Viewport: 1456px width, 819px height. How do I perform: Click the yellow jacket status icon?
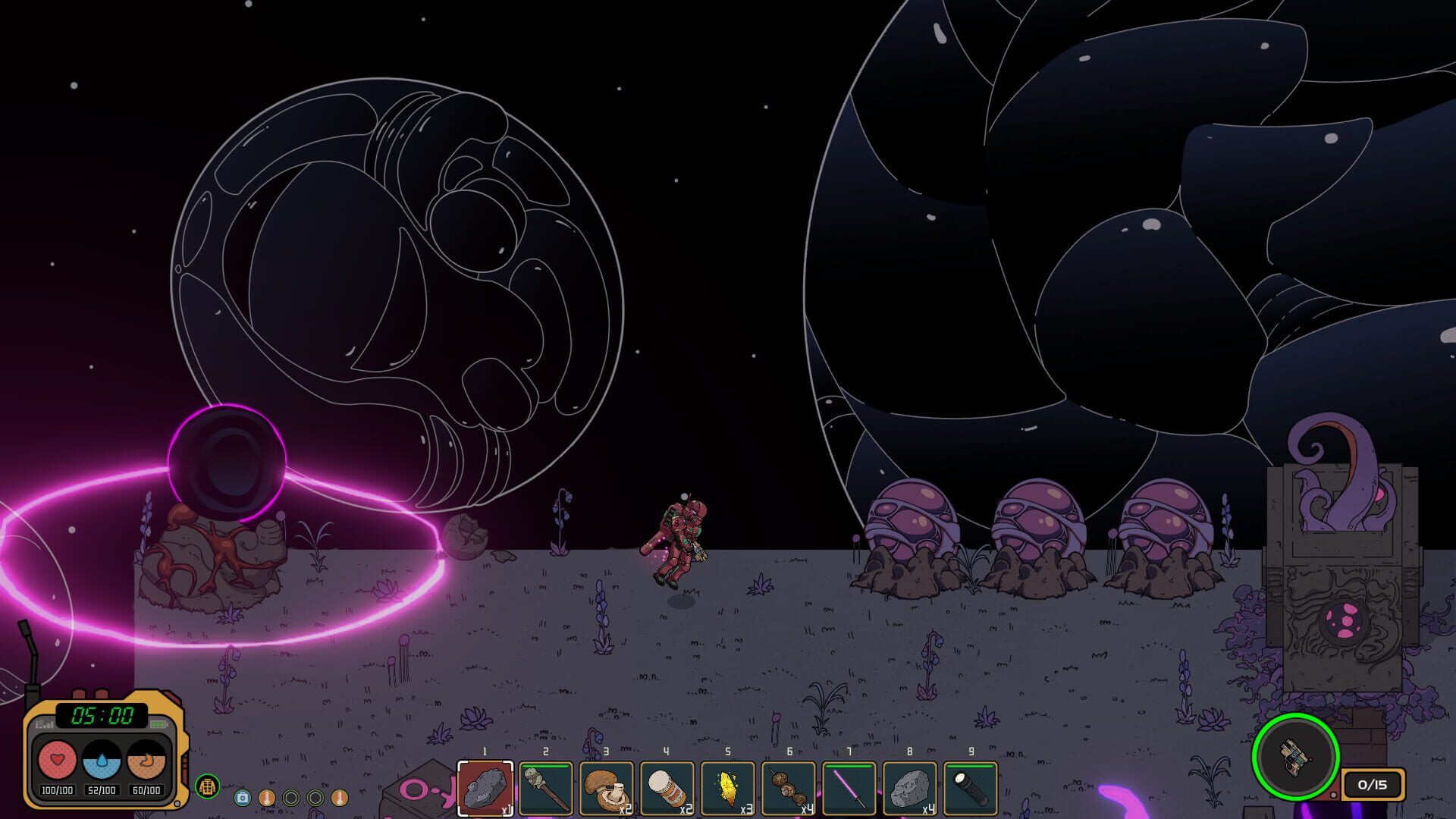208,787
